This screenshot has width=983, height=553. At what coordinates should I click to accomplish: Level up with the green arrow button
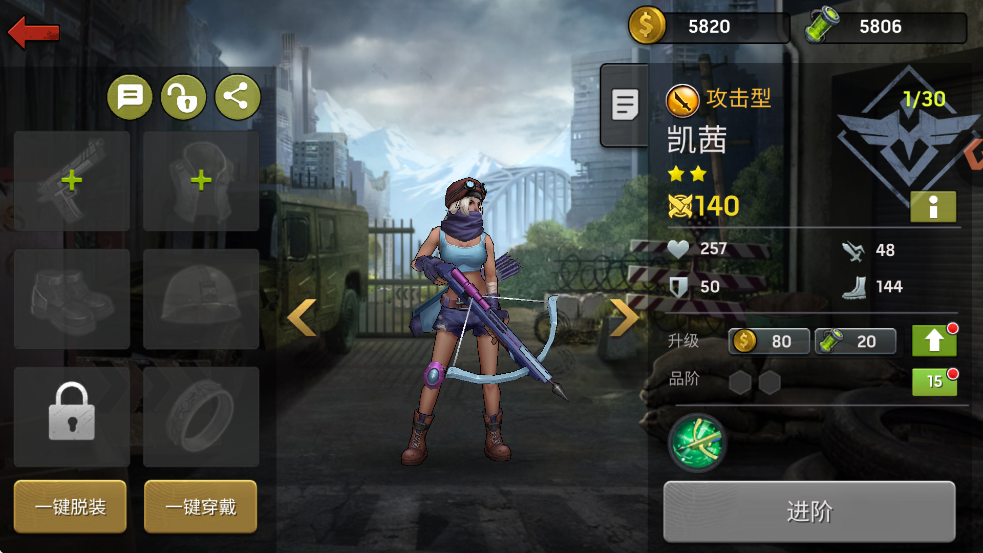click(x=934, y=341)
